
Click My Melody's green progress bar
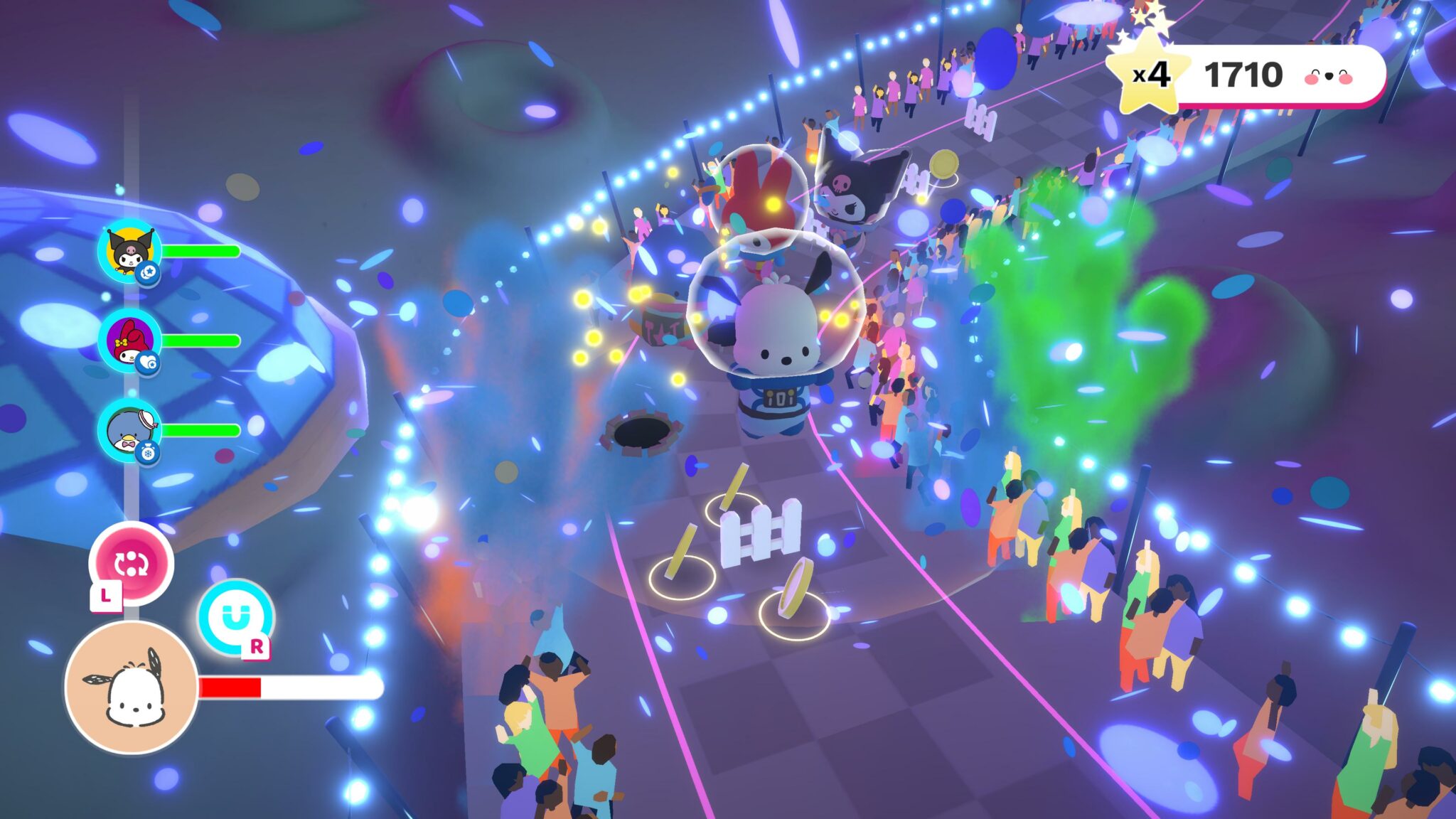(x=203, y=340)
